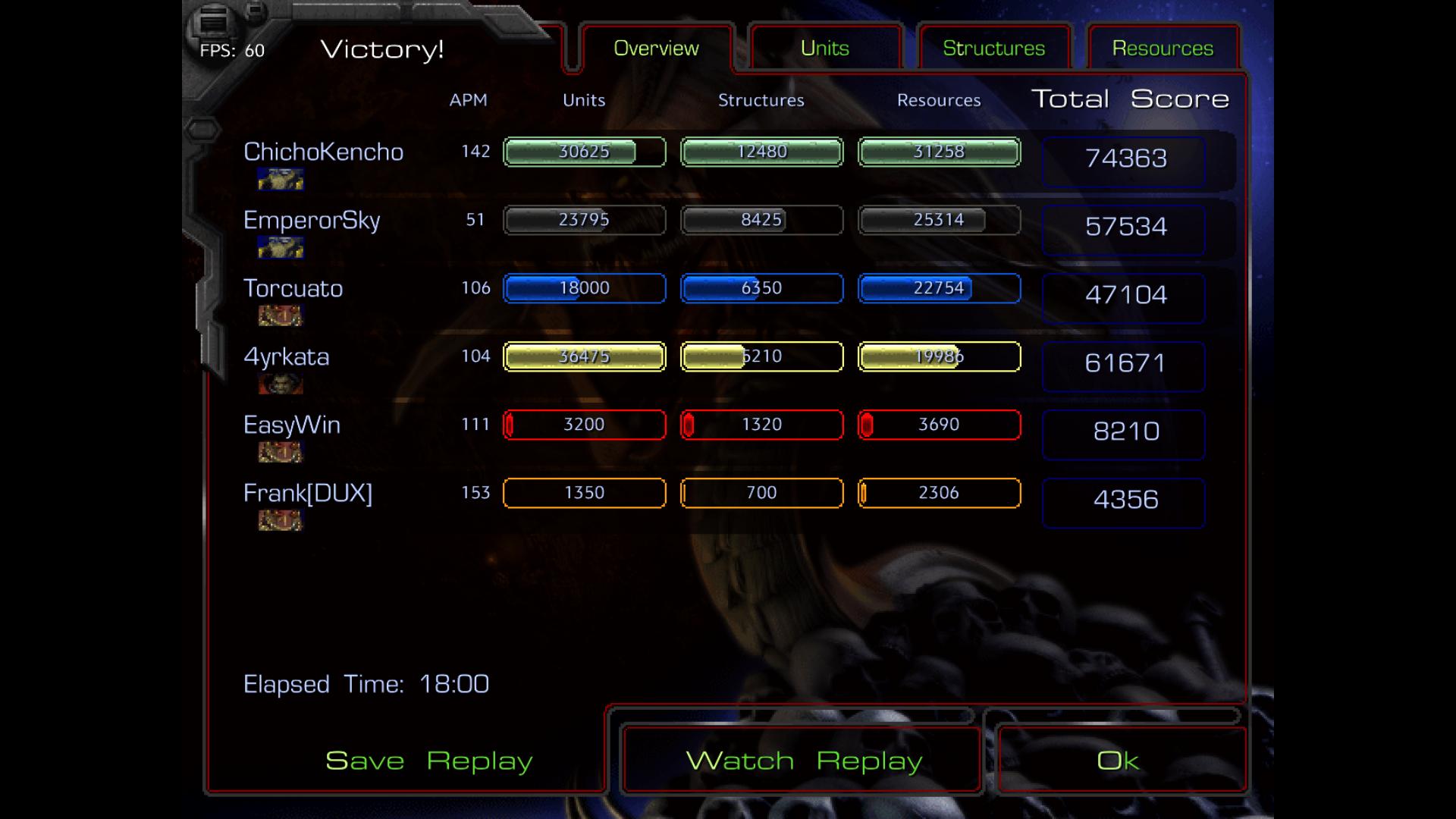
Task: Select the Resources score tab
Action: (1163, 49)
